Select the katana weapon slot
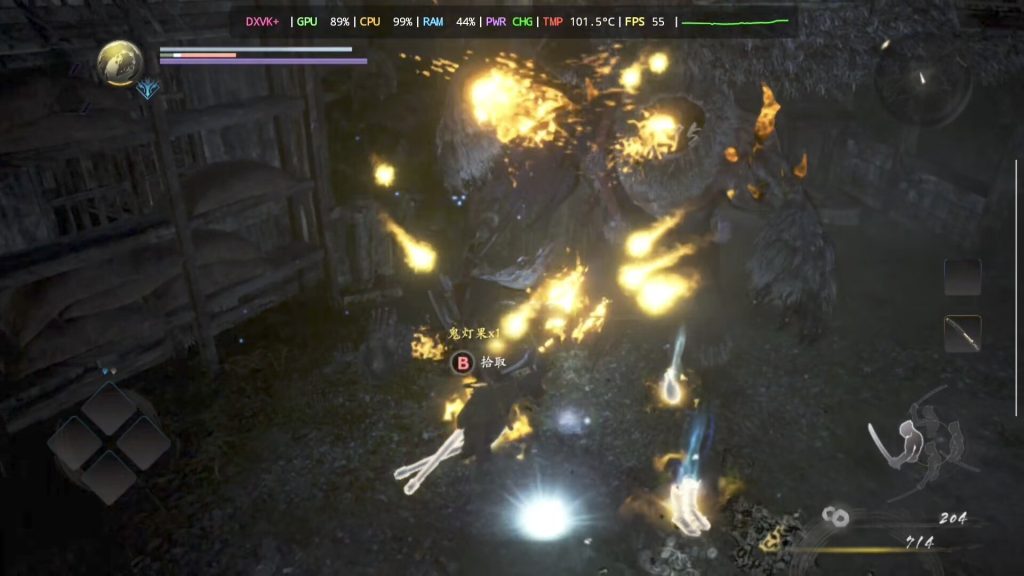This screenshot has width=1024, height=576. pos(962,333)
